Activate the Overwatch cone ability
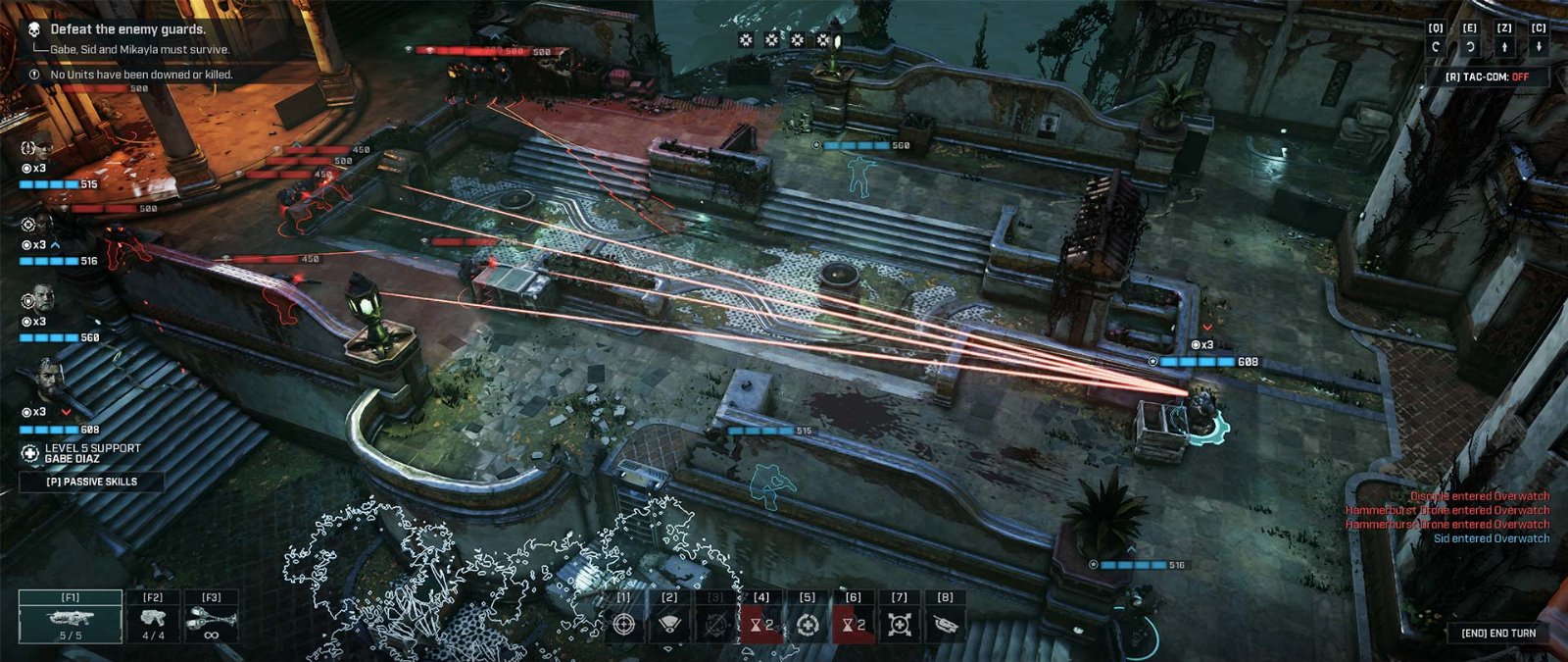The image size is (1568, 662). 669,624
